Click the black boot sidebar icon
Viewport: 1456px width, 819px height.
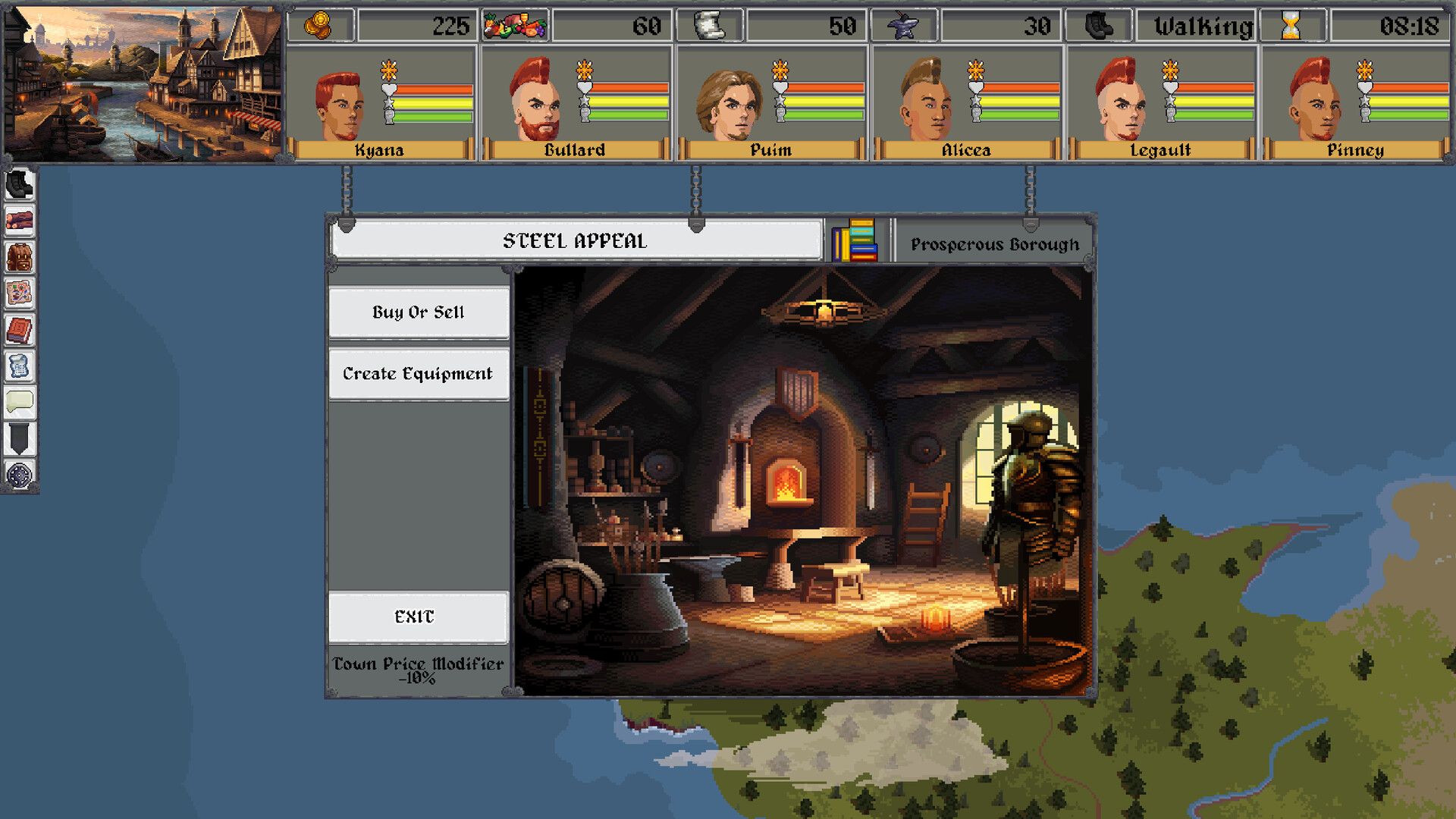pos(19,184)
